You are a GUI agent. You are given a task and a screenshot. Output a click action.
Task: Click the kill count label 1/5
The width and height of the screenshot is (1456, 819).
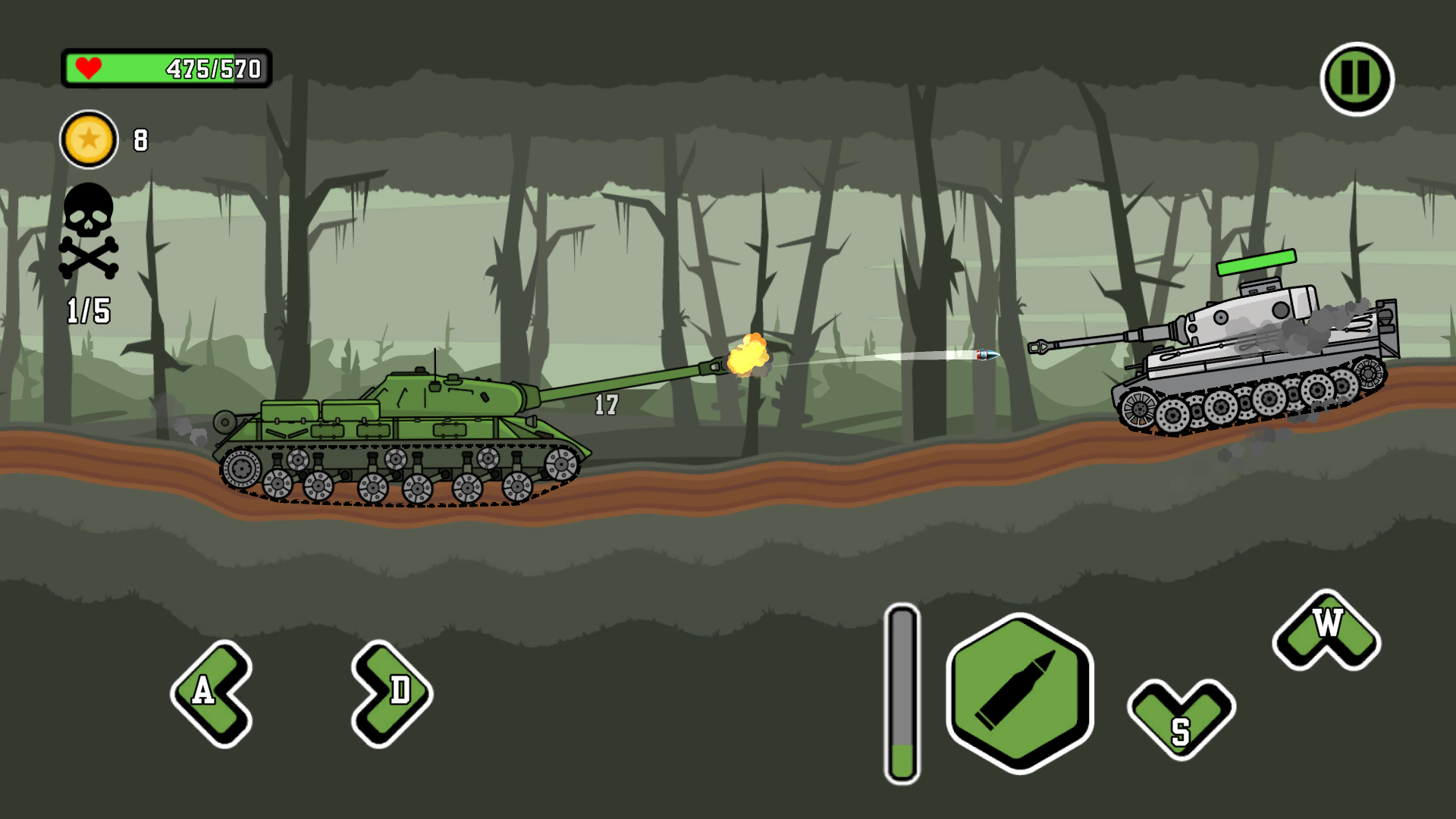pos(87,309)
